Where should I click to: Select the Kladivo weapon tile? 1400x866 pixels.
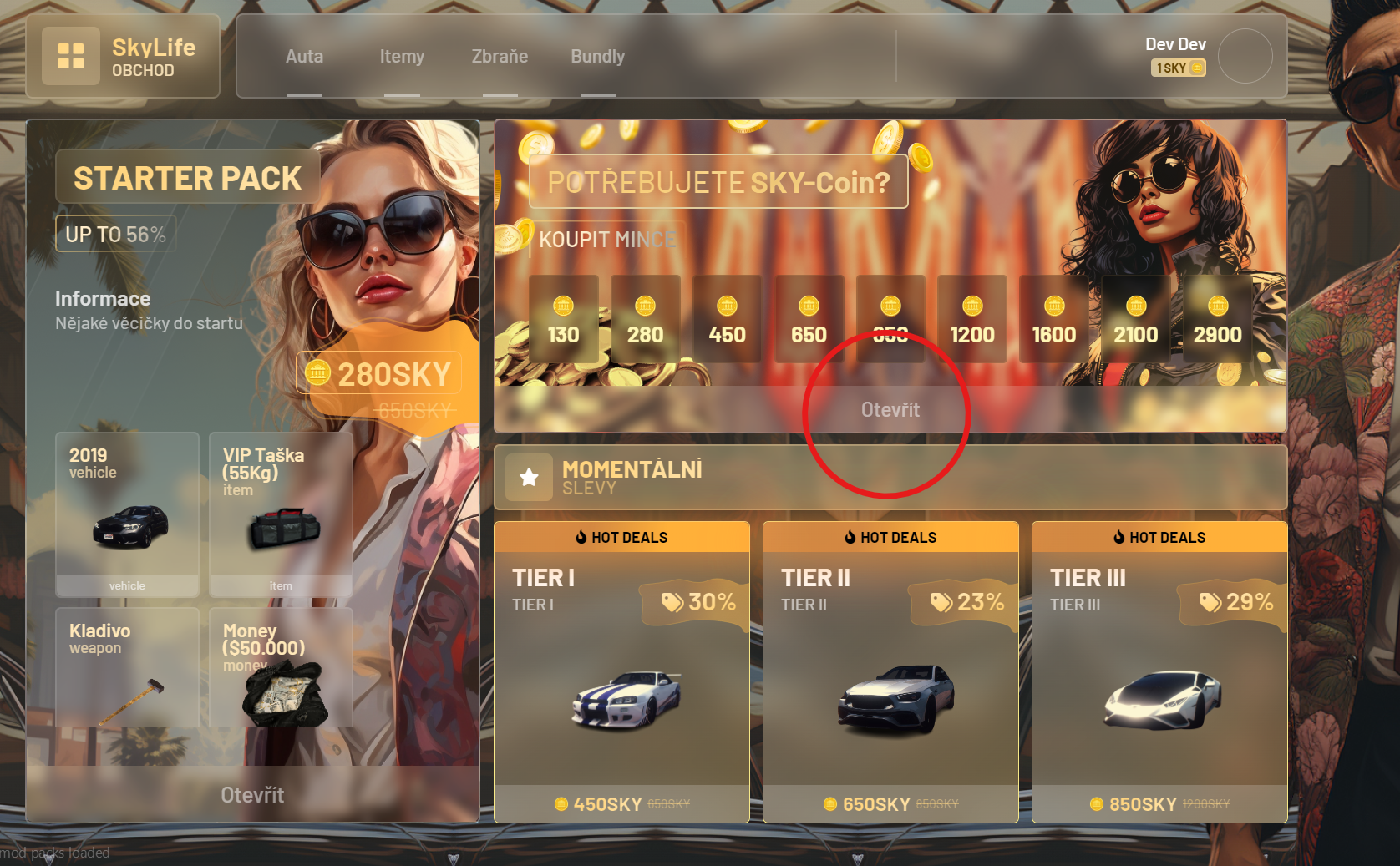coord(127,668)
